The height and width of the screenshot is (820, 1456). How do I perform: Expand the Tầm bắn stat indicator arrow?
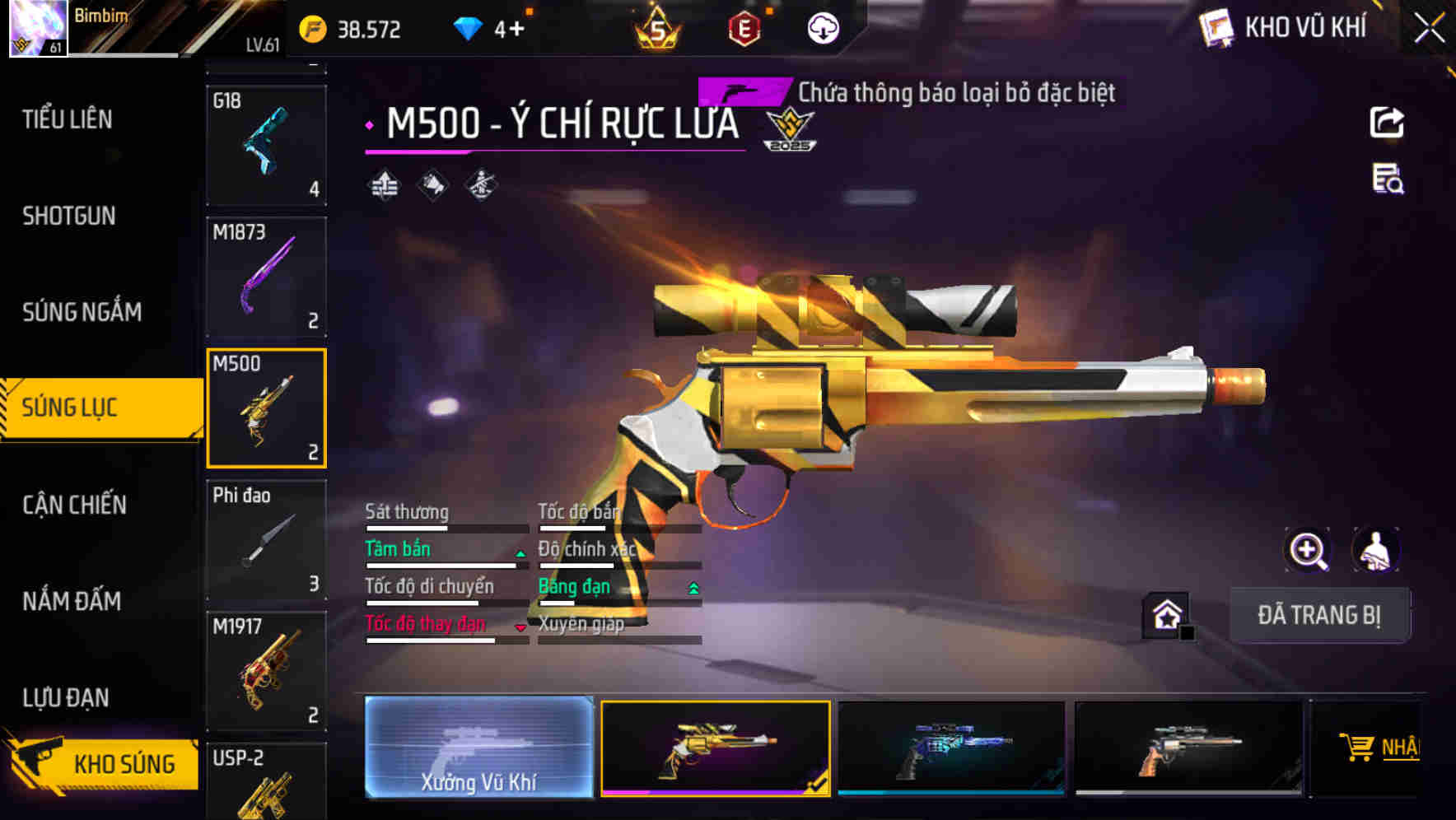click(520, 552)
